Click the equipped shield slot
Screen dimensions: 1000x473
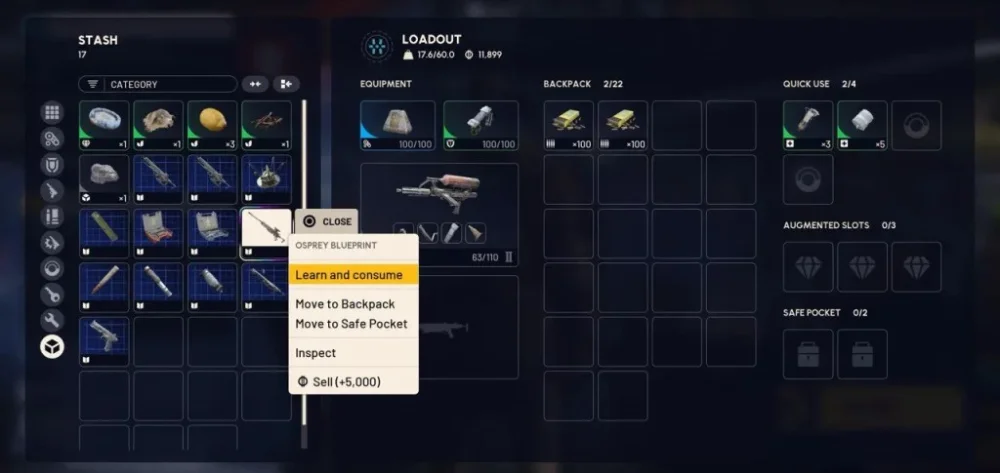click(x=481, y=125)
